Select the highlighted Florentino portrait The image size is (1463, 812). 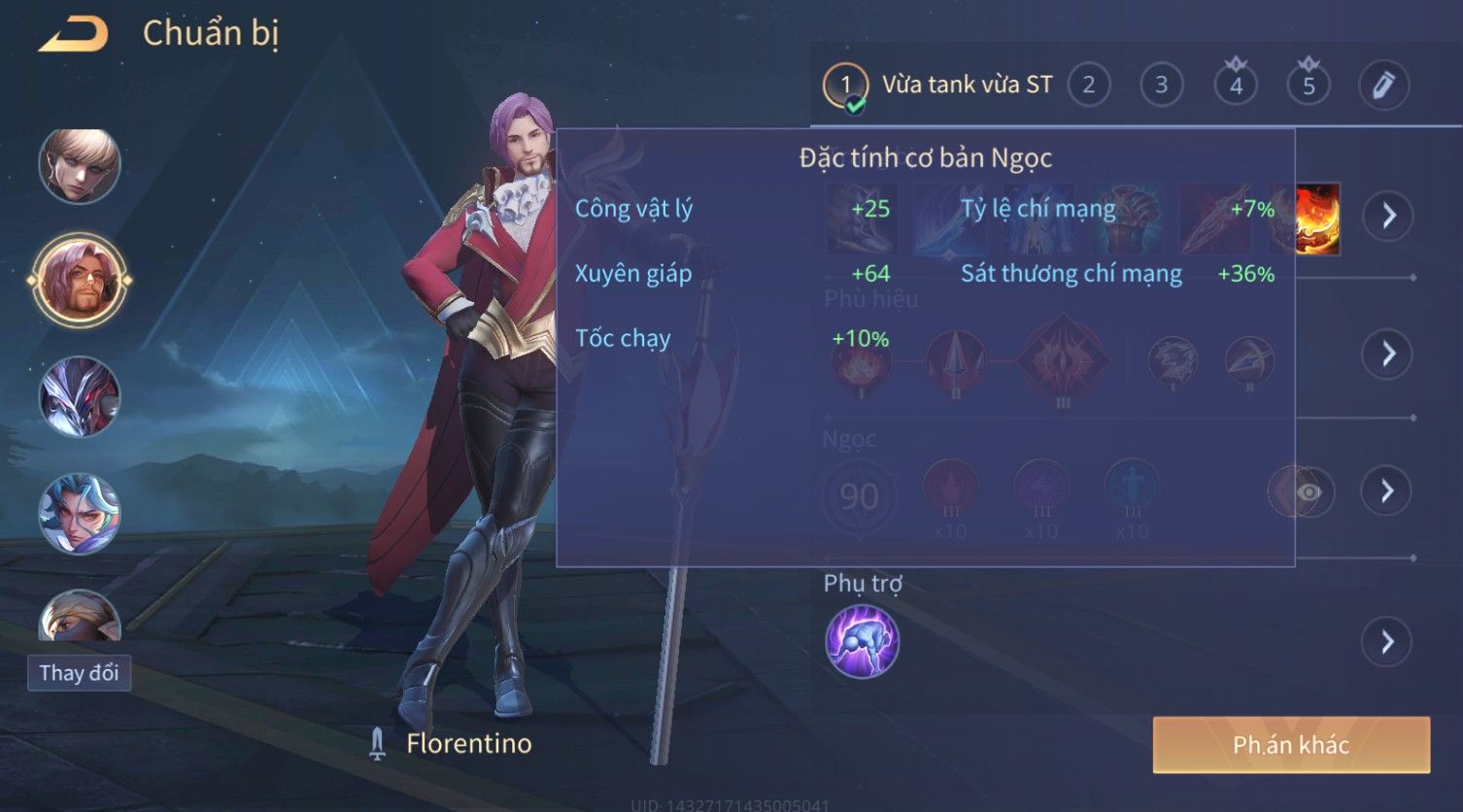pos(80,281)
